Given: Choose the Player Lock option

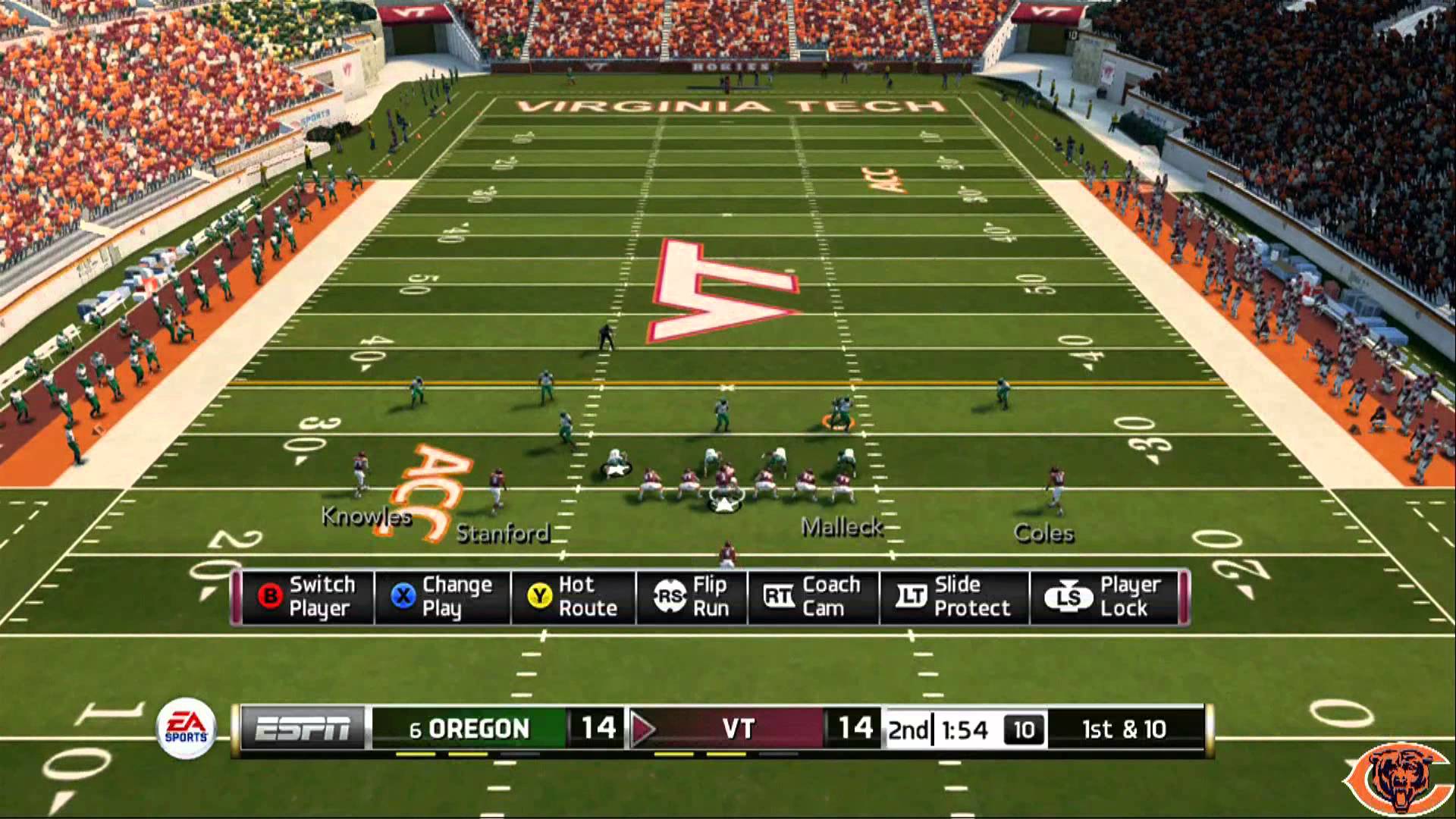Looking at the screenshot, I should click(x=1108, y=597).
